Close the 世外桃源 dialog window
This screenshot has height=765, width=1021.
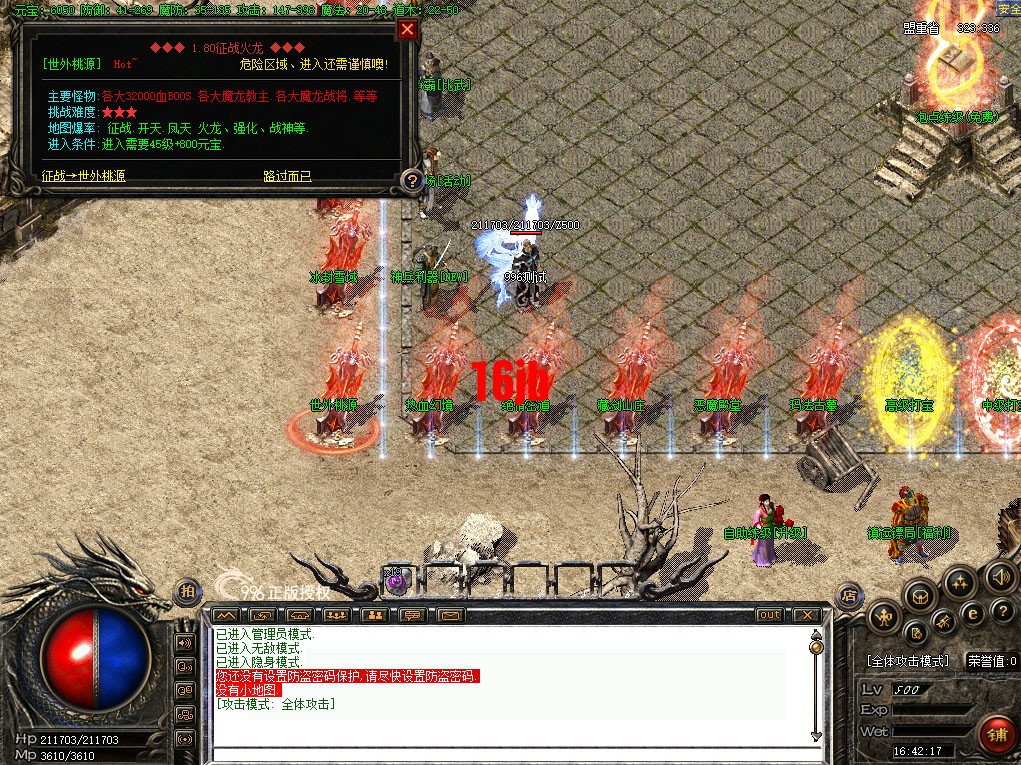(406, 29)
